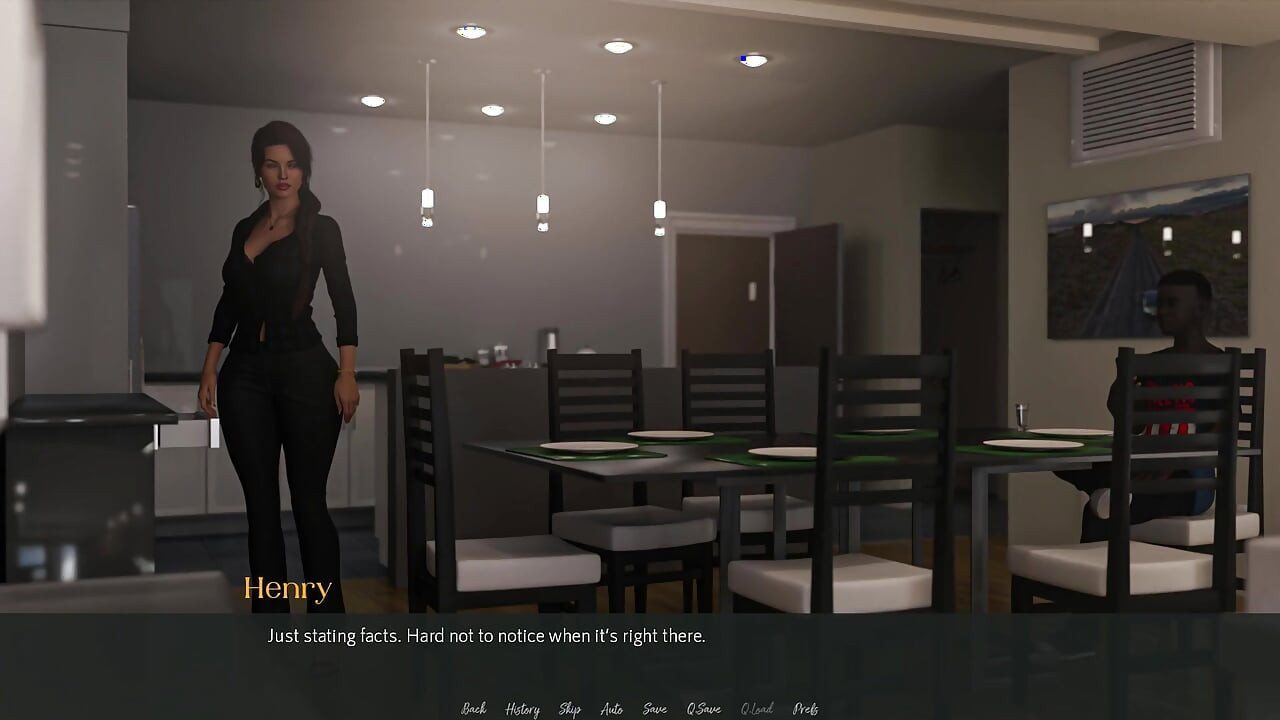Image resolution: width=1280 pixels, height=720 pixels.
Task: Click Henry's name label
Action: (288, 588)
